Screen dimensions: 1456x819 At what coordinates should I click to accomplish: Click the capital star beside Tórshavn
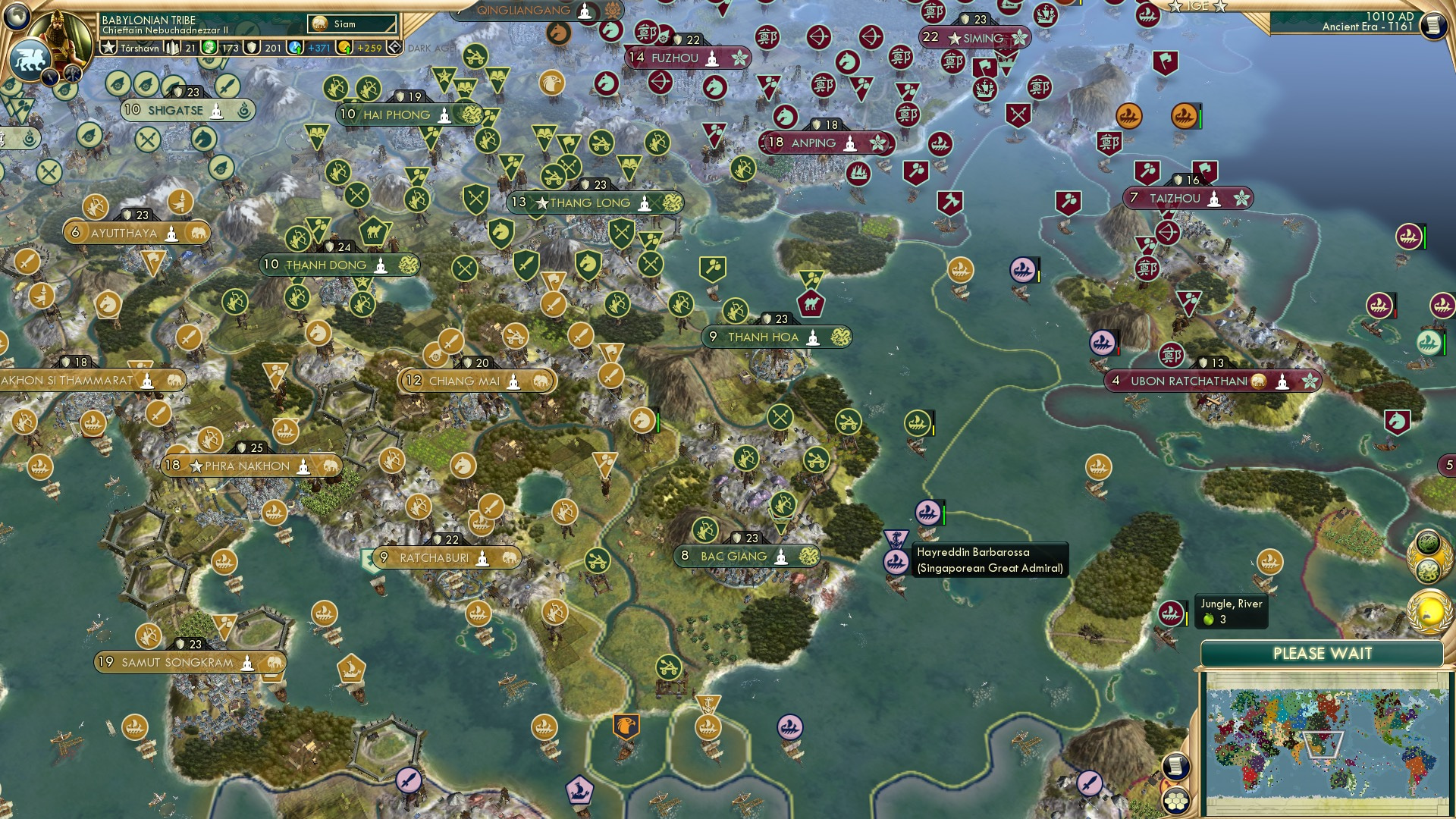pos(108,47)
